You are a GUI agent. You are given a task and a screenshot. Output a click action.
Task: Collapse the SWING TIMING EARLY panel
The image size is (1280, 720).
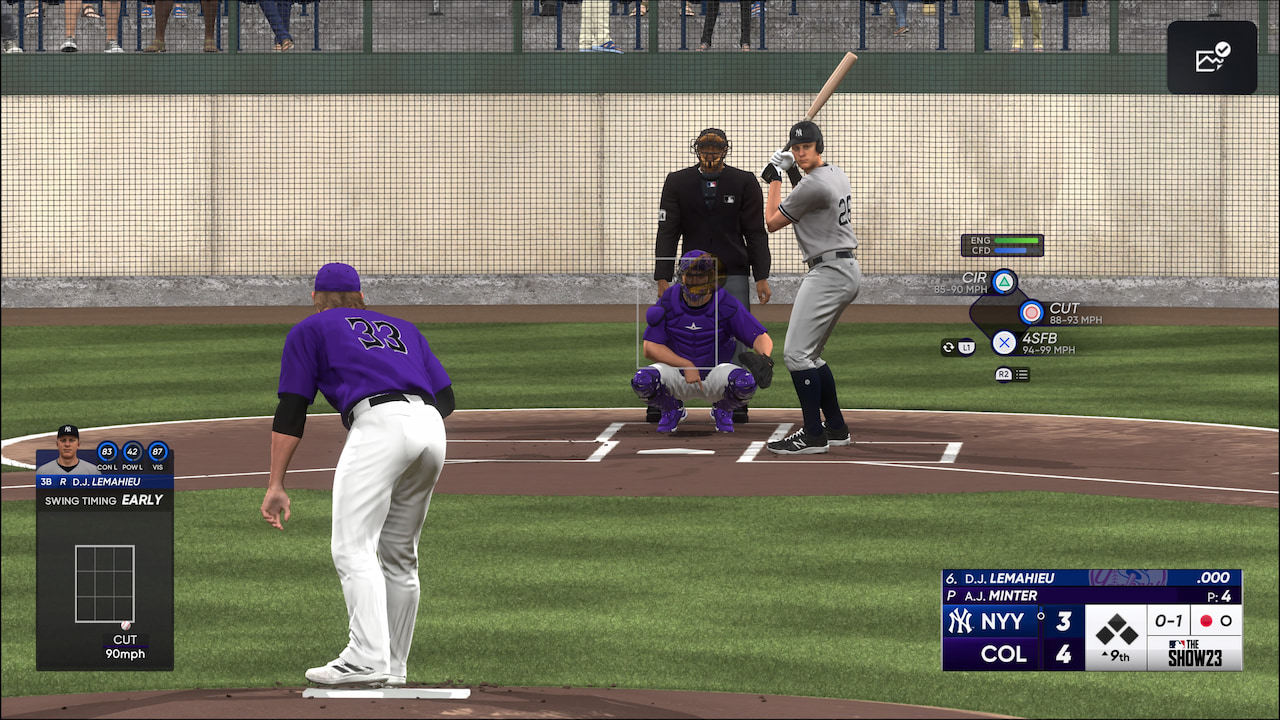coord(105,499)
